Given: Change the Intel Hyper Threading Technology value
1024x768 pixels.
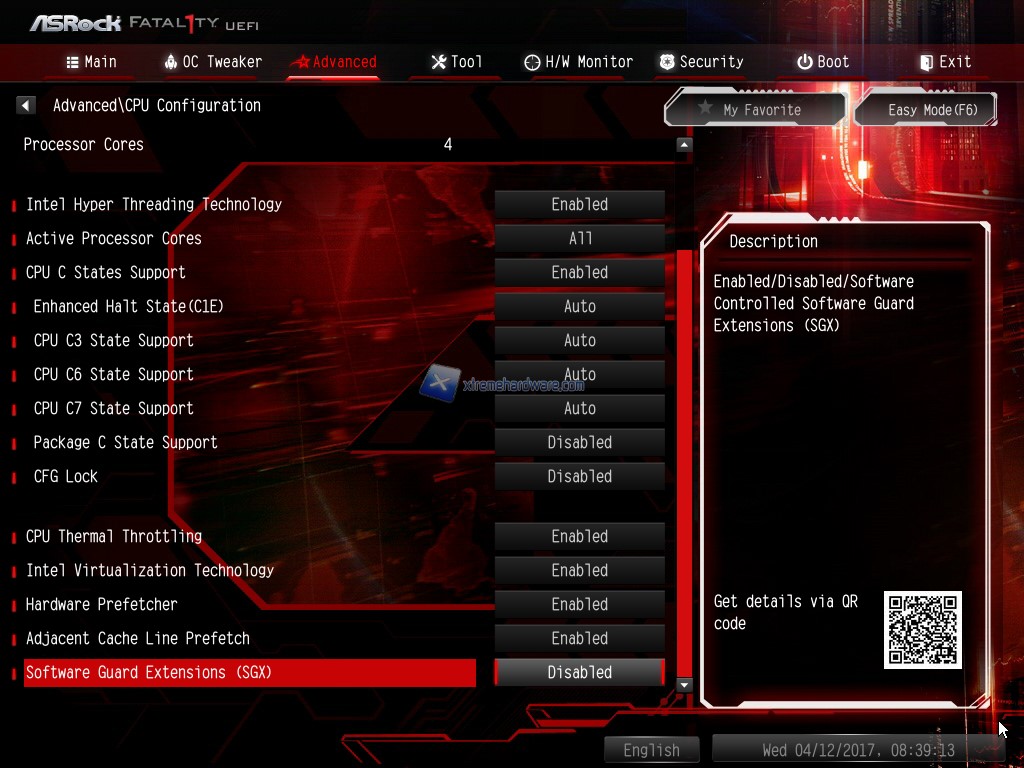Looking at the screenshot, I should tap(580, 205).
